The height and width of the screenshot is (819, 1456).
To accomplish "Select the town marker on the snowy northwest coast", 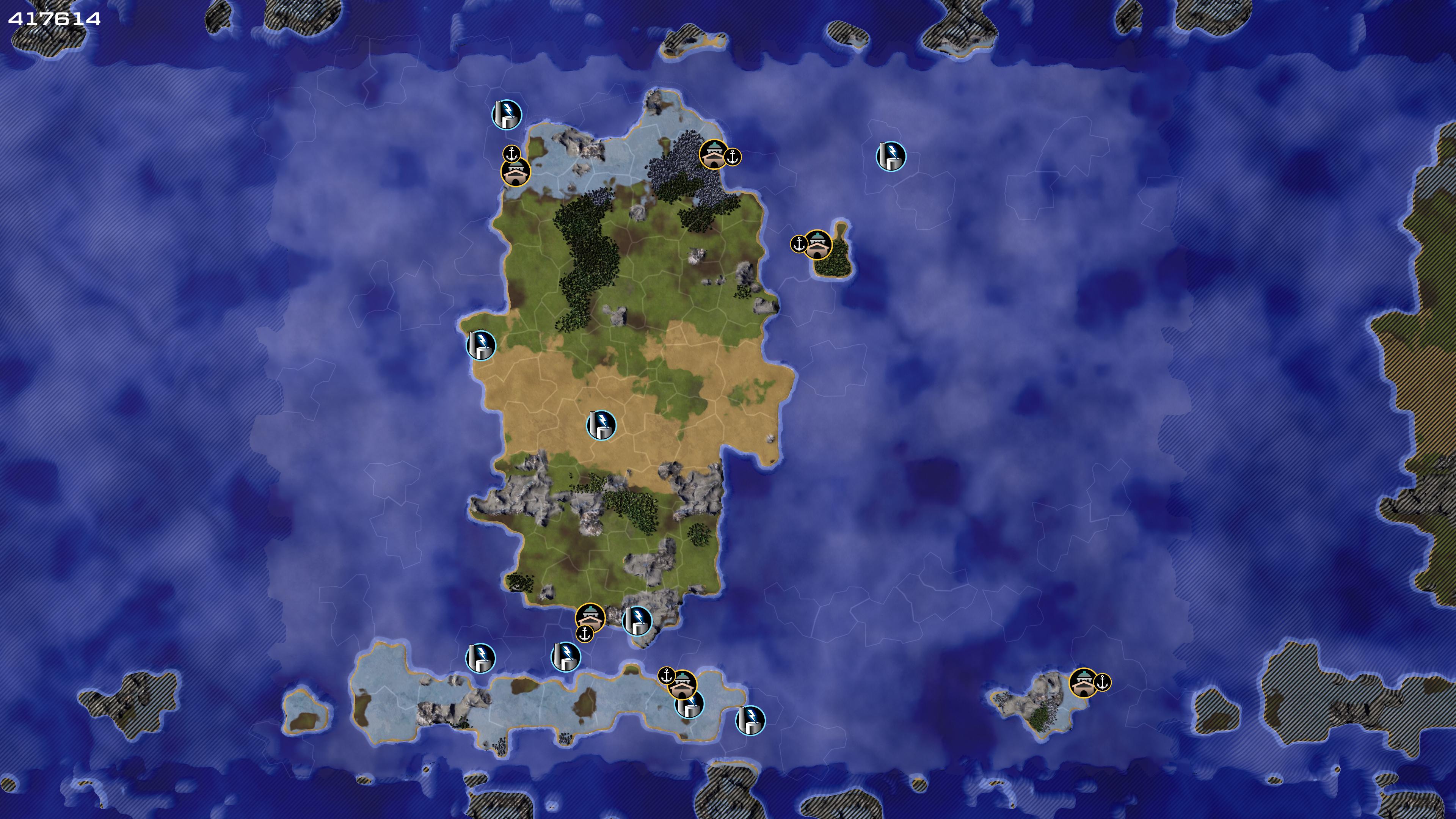I will coord(516,172).
